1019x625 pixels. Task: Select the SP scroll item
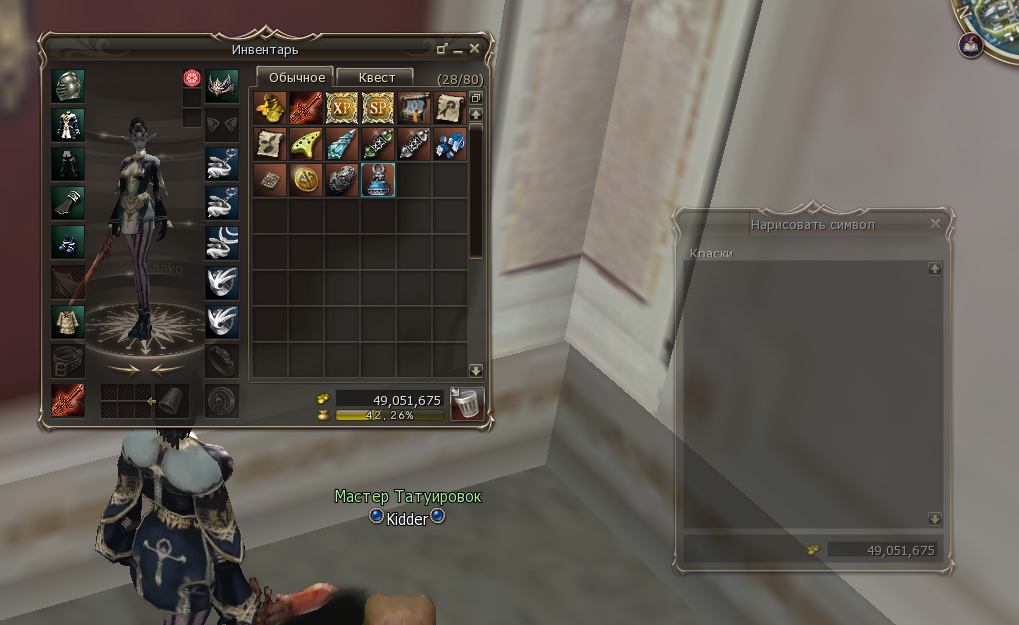click(x=378, y=107)
